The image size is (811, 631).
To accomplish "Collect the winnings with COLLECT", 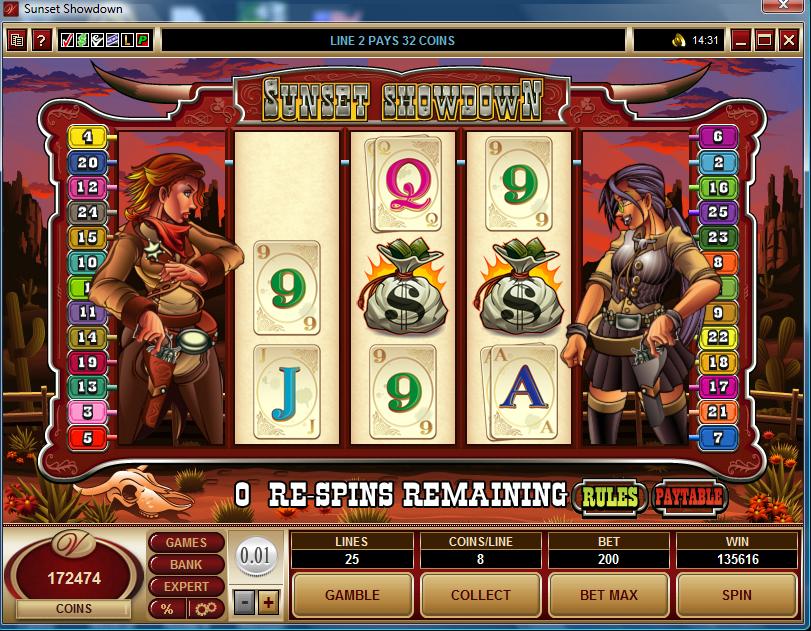I will click(480, 595).
